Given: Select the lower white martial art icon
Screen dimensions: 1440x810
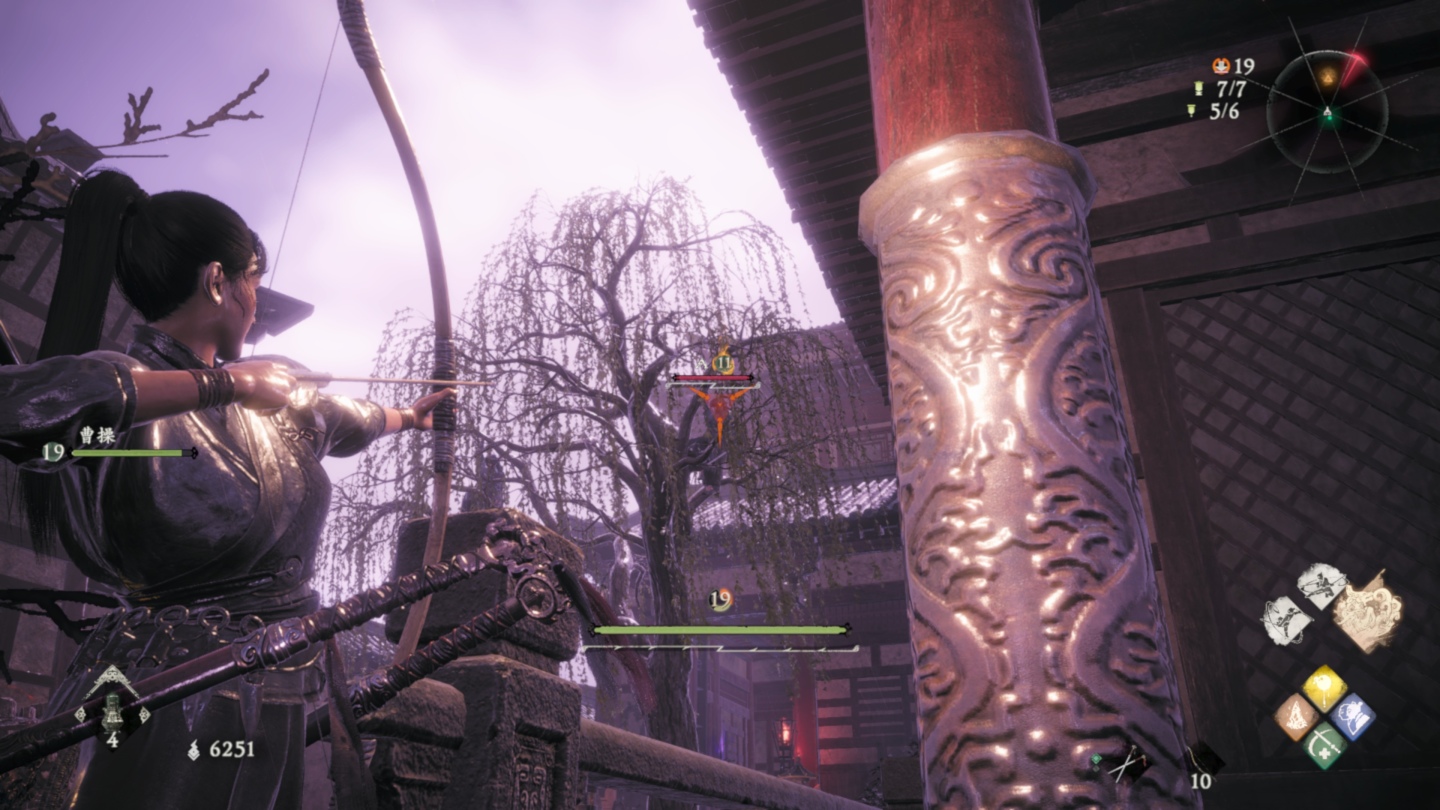Looking at the screenshot, I should pyautogui.click(x=1286, y=620).
